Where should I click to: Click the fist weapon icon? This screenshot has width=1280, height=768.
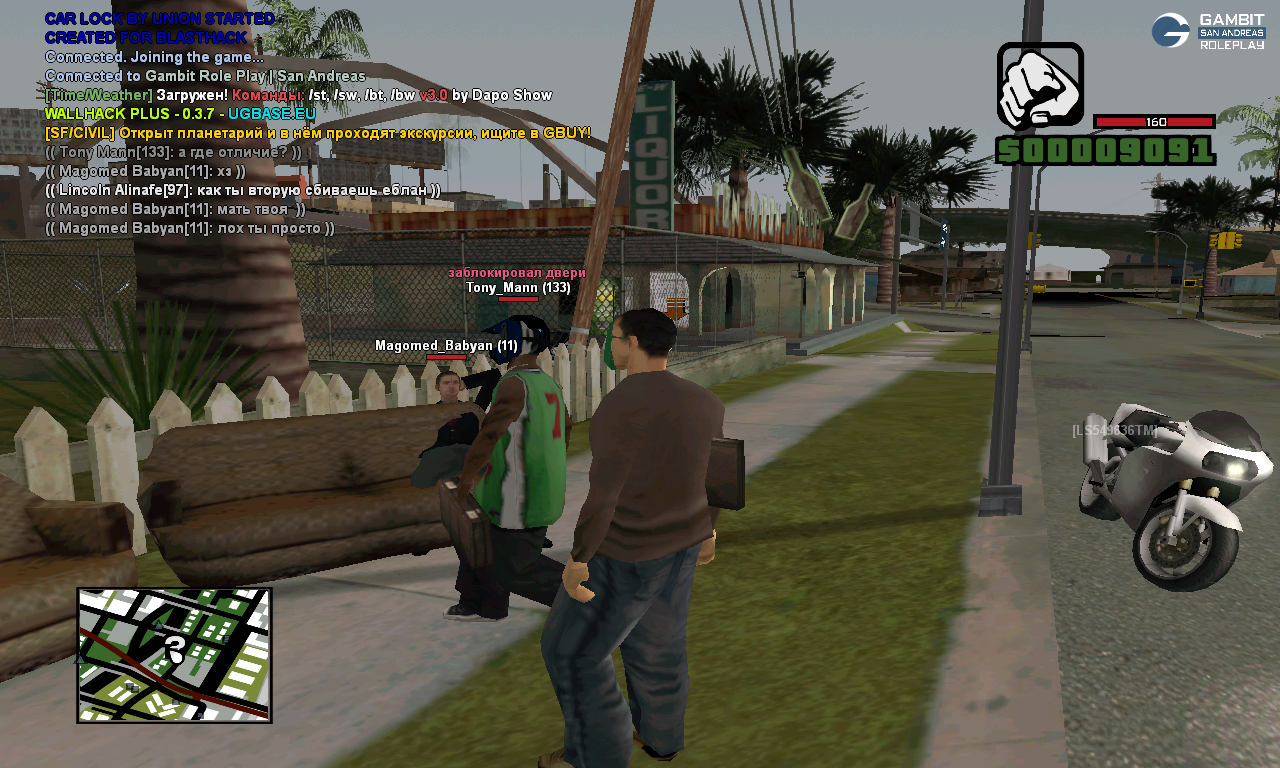(1040, 85)
